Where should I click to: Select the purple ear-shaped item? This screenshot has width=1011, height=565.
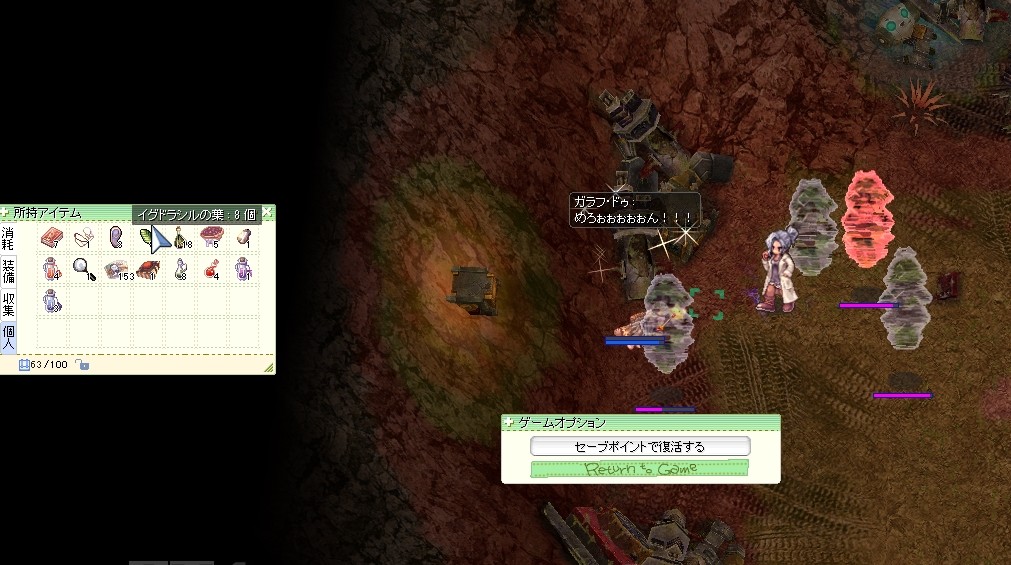coord(116,237)
